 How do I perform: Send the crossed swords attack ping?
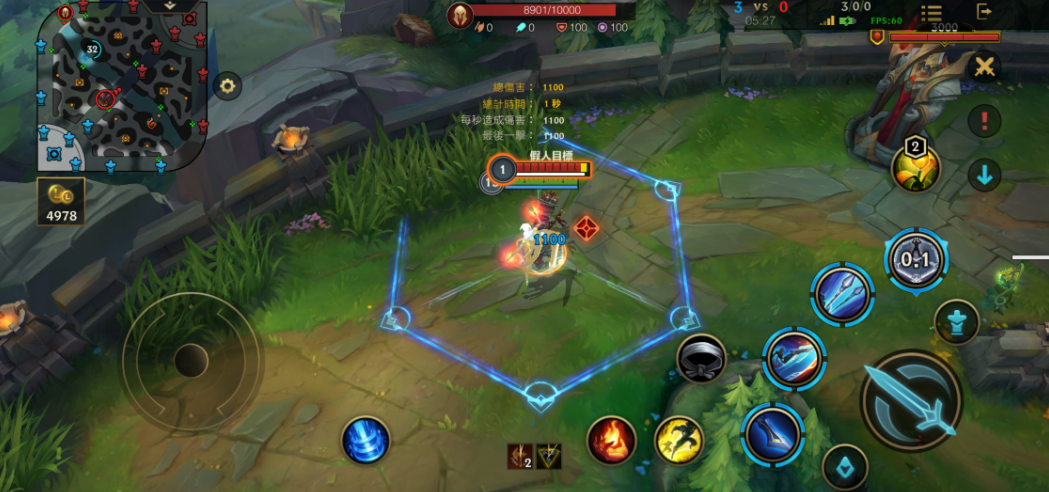coord(985,68)
